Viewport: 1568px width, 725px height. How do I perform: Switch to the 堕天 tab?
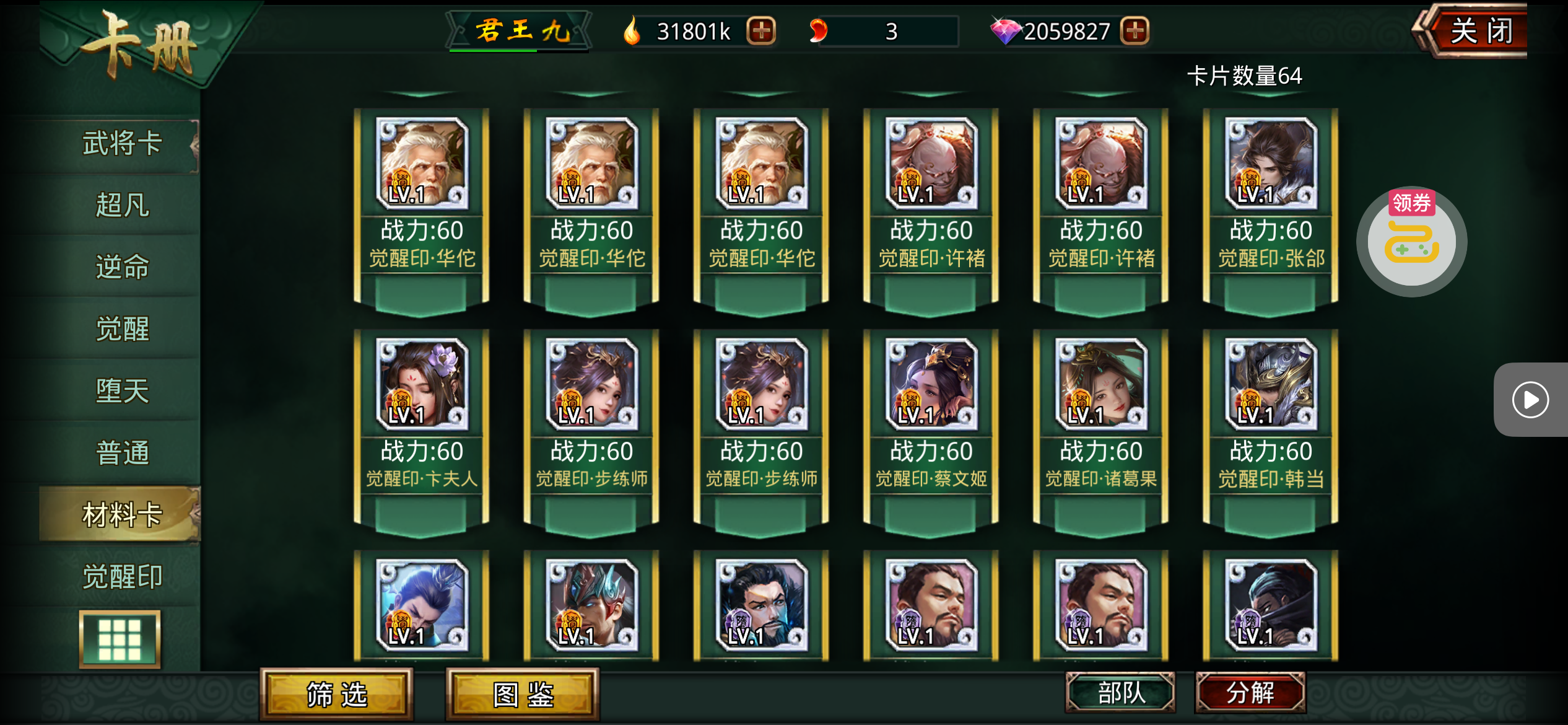[x=121, y=391]
